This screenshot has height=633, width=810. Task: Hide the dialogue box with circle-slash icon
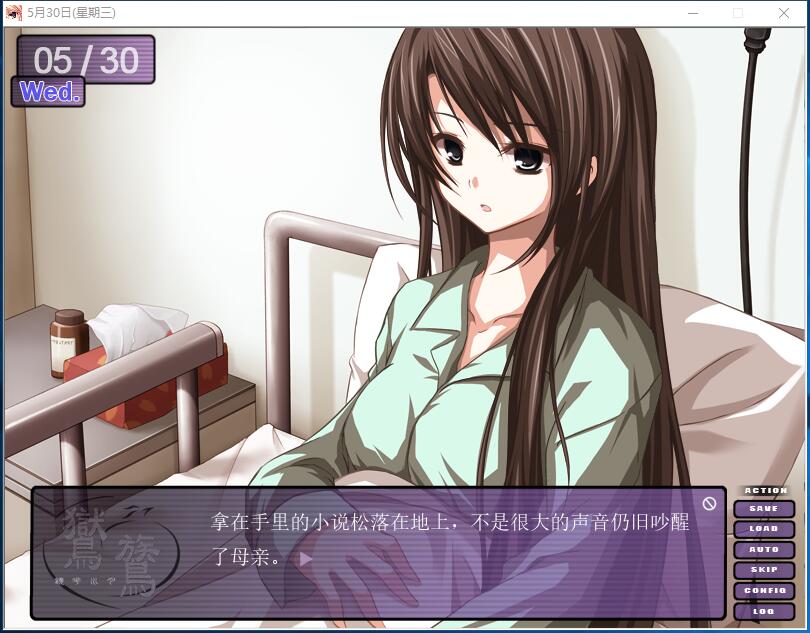point(709,503)
